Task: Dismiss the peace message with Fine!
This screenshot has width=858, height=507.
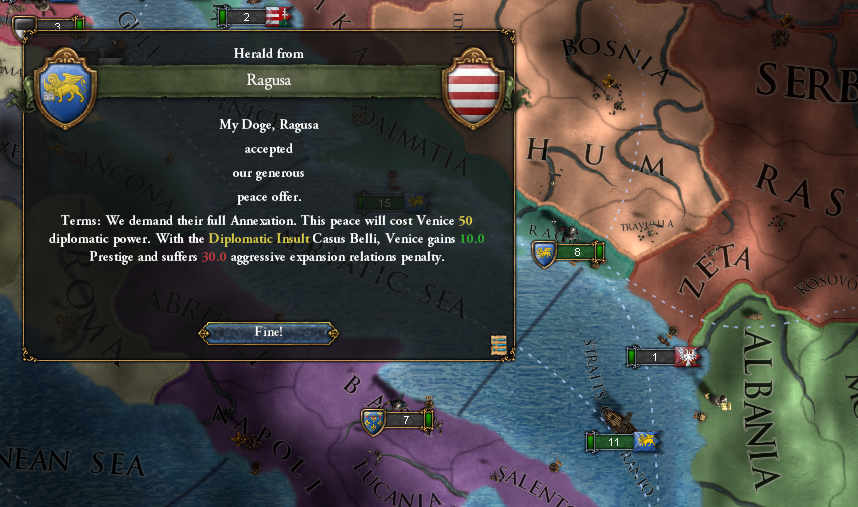Action: coord(267,332)
